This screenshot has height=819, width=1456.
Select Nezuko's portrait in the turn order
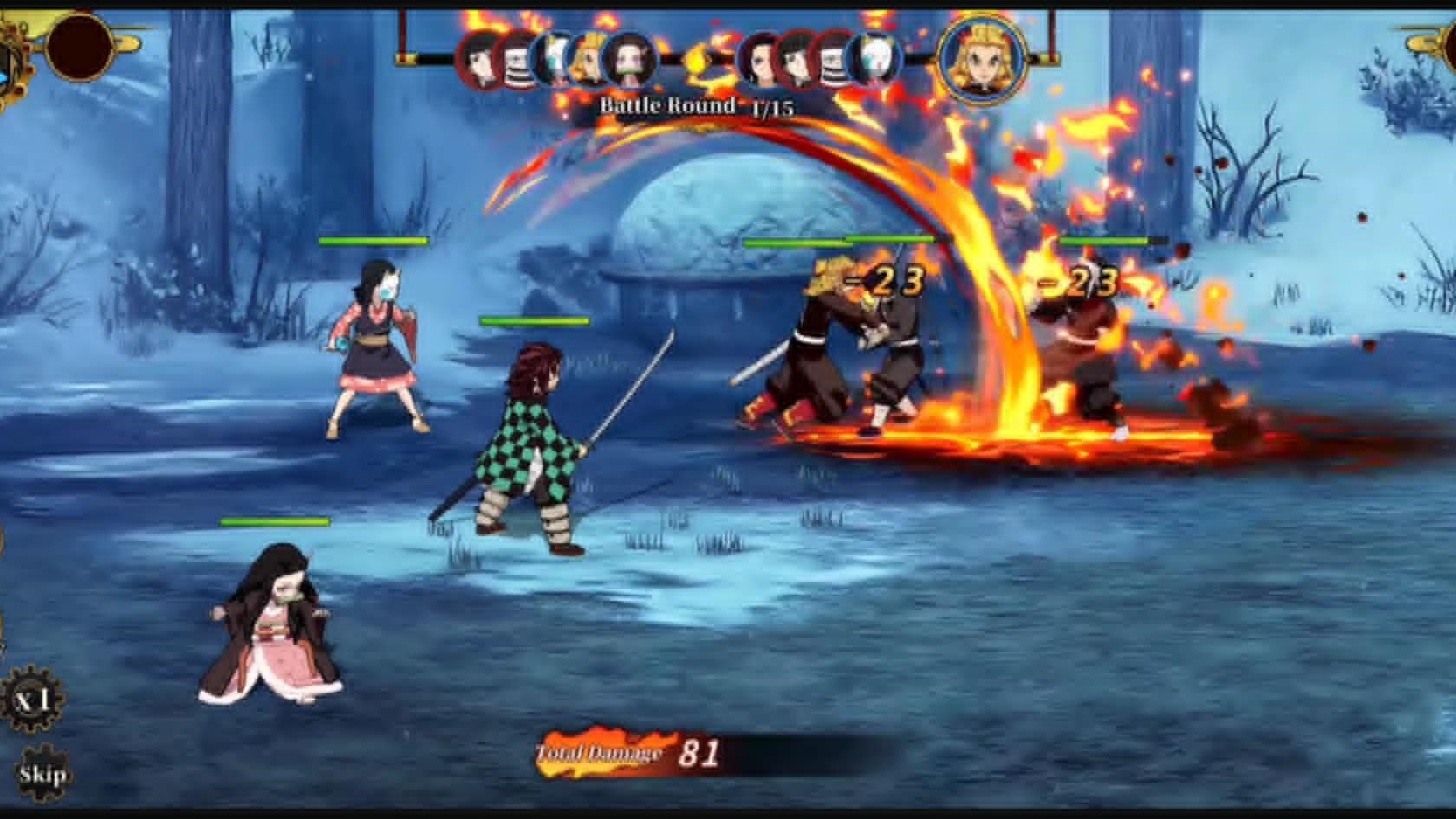pos(630,61)
